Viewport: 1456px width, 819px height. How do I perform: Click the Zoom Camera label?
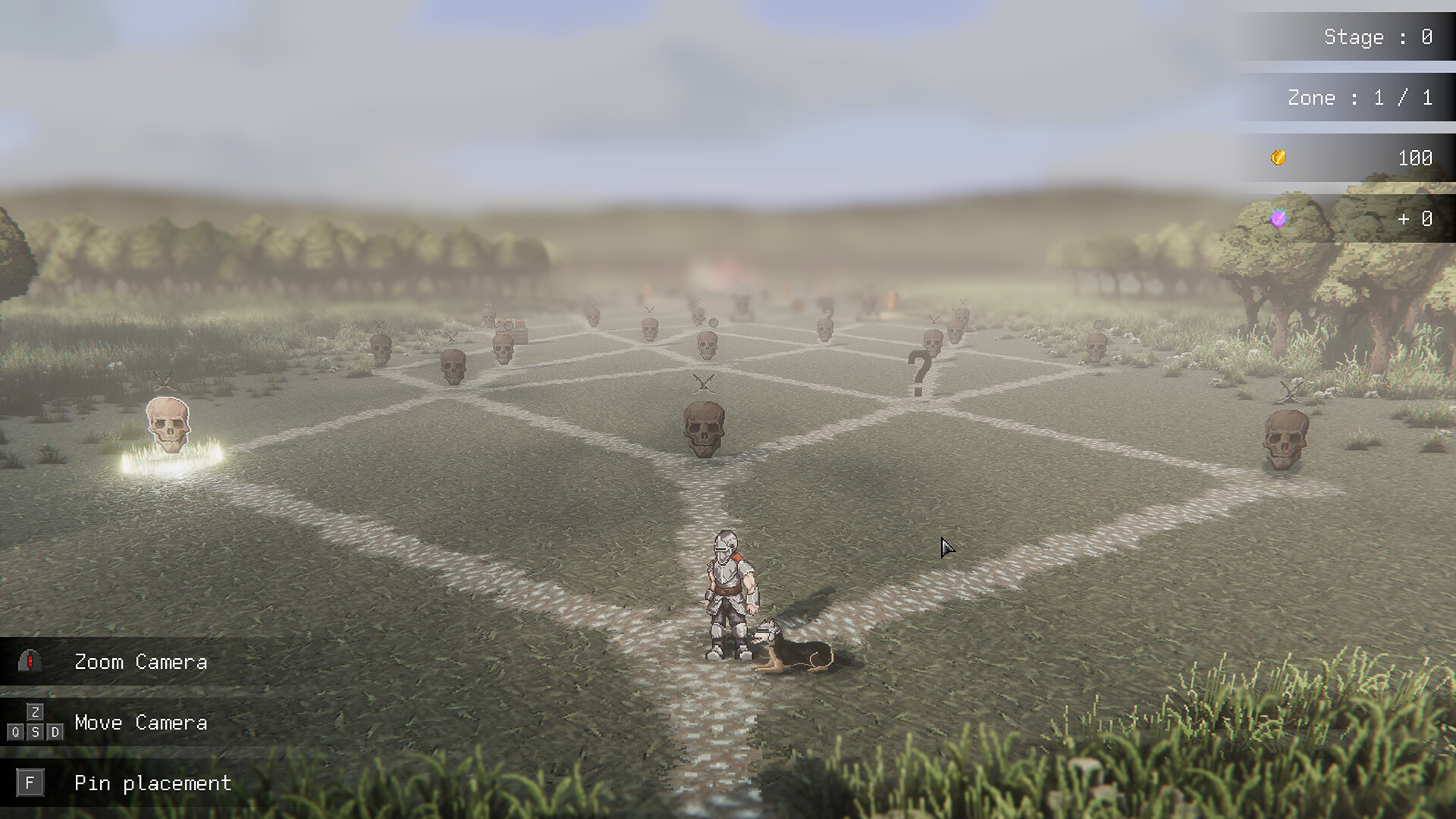click(x=140, y=661)
